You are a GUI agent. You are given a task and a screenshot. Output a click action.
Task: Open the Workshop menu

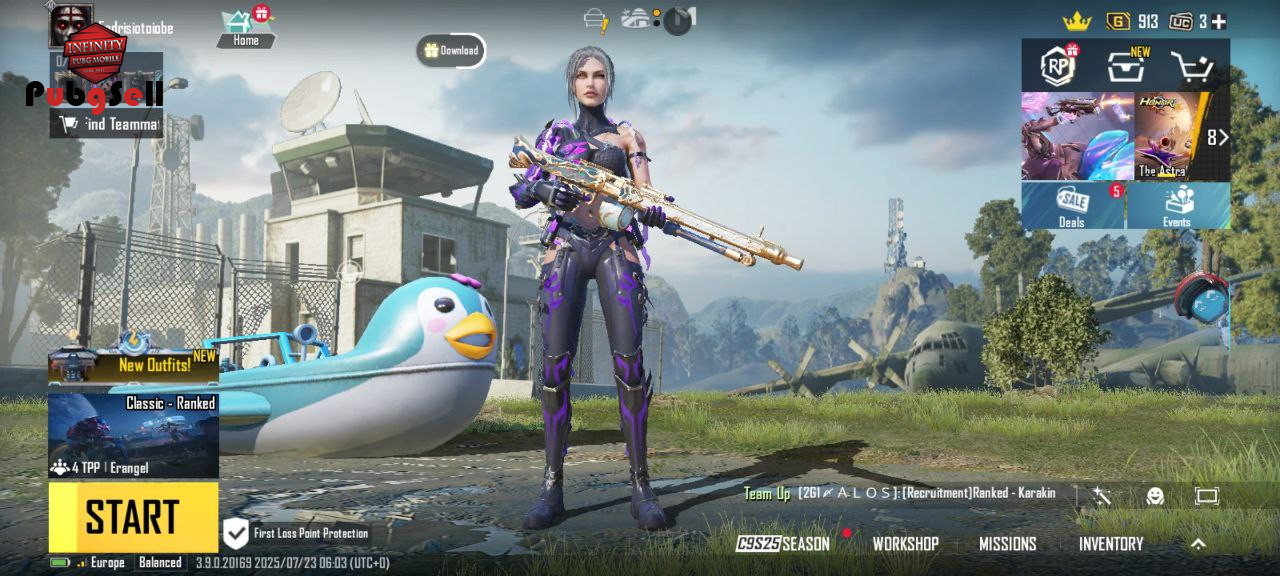(905, 544)
